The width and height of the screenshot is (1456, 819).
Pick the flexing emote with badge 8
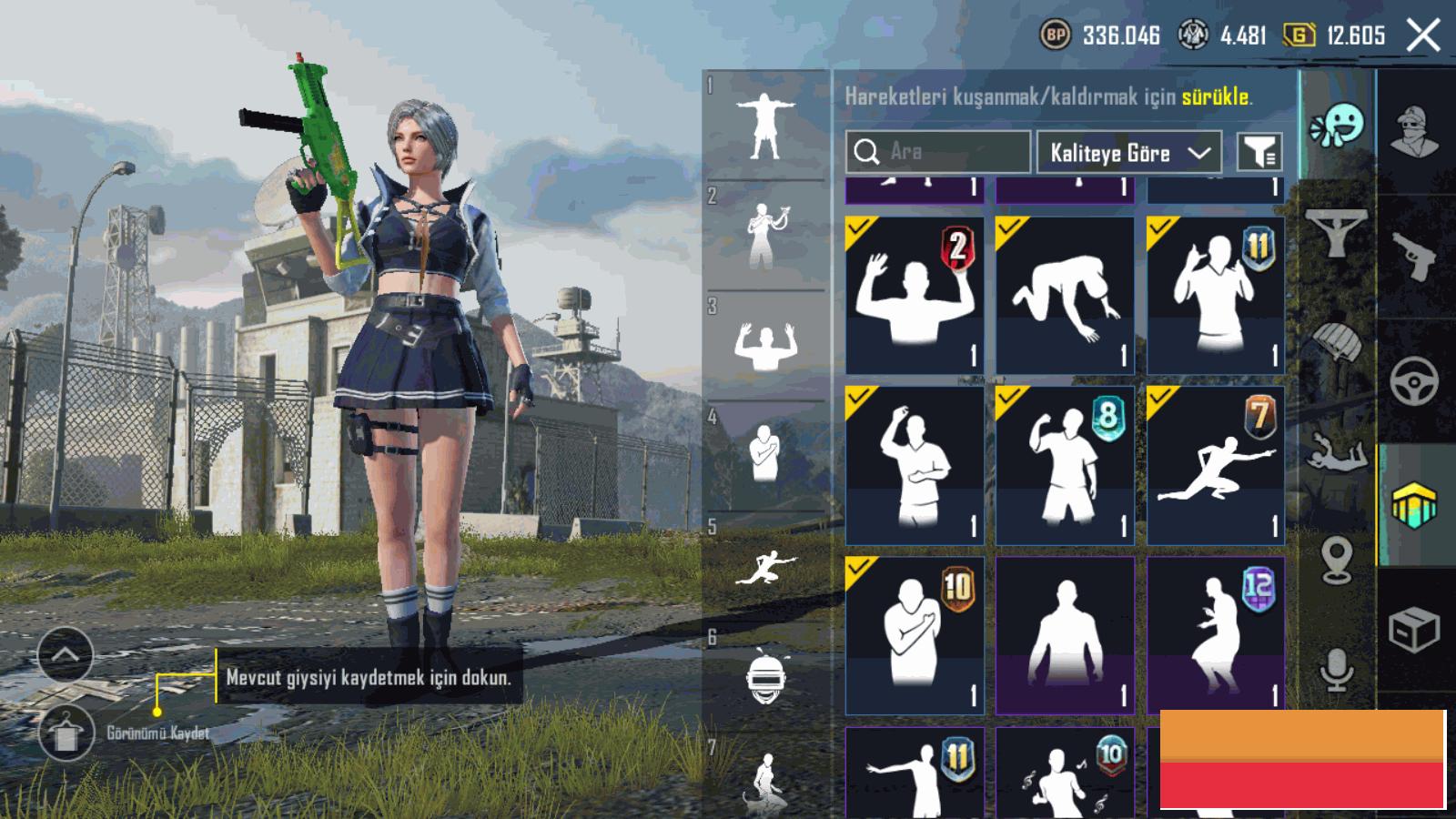coord(1065,465)
